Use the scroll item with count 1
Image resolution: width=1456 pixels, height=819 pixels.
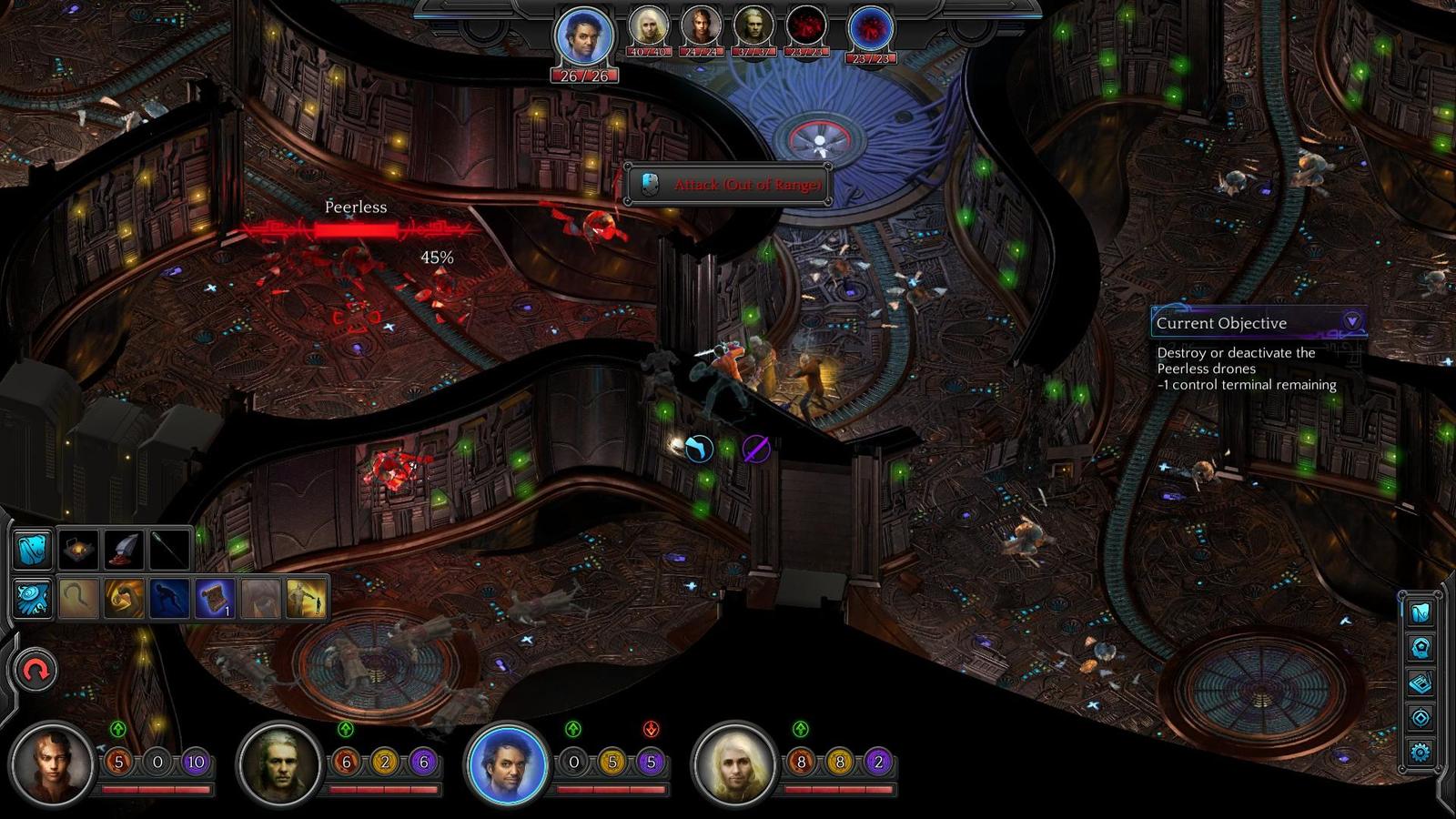(216, 599)
